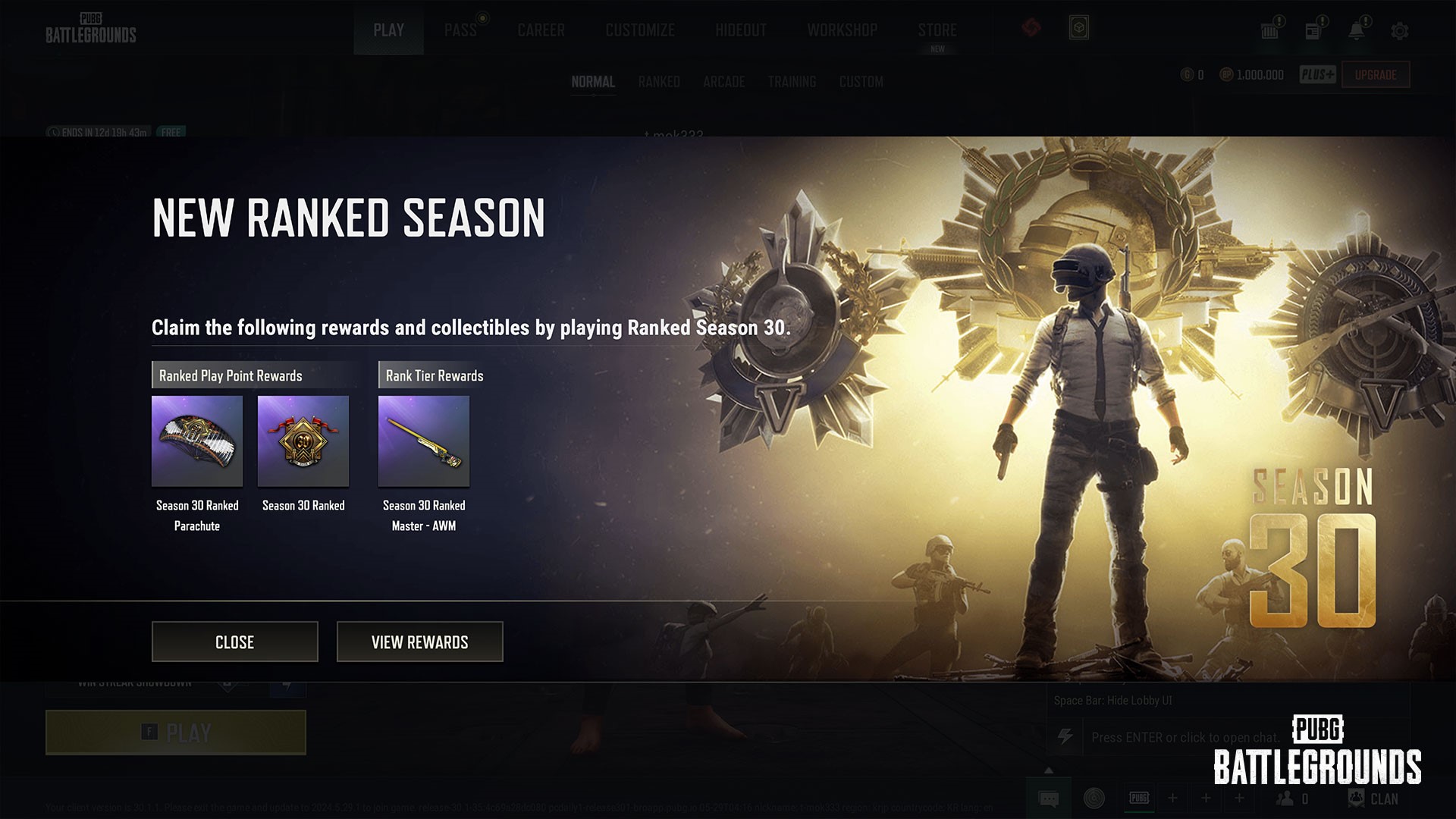Inspect the Season 30 Ranked Master AWM reward

coord(424,441)
